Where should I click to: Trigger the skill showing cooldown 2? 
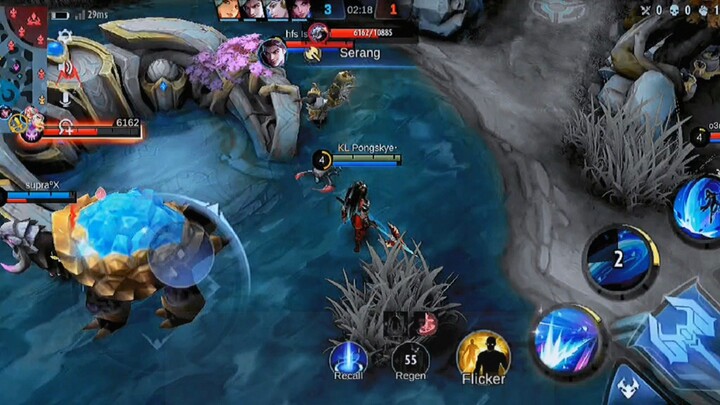pos(620,260)
